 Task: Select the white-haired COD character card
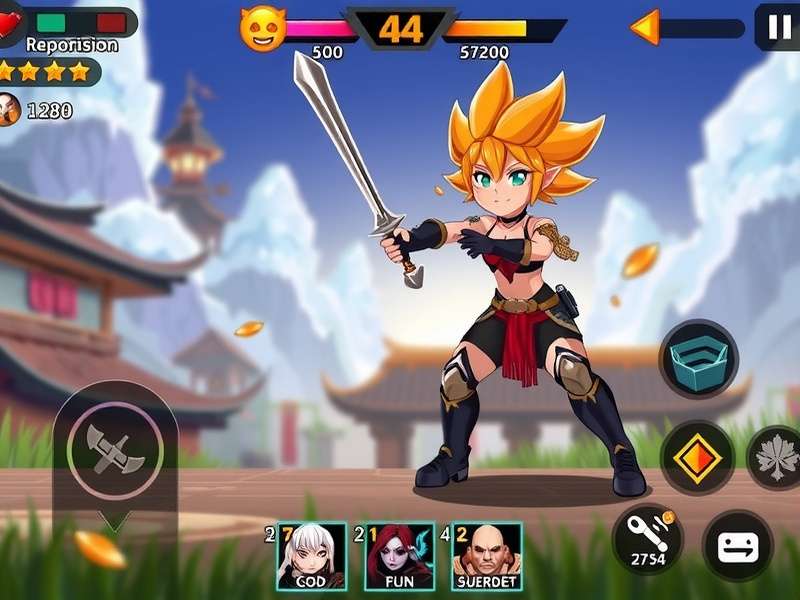coord(311,555)
